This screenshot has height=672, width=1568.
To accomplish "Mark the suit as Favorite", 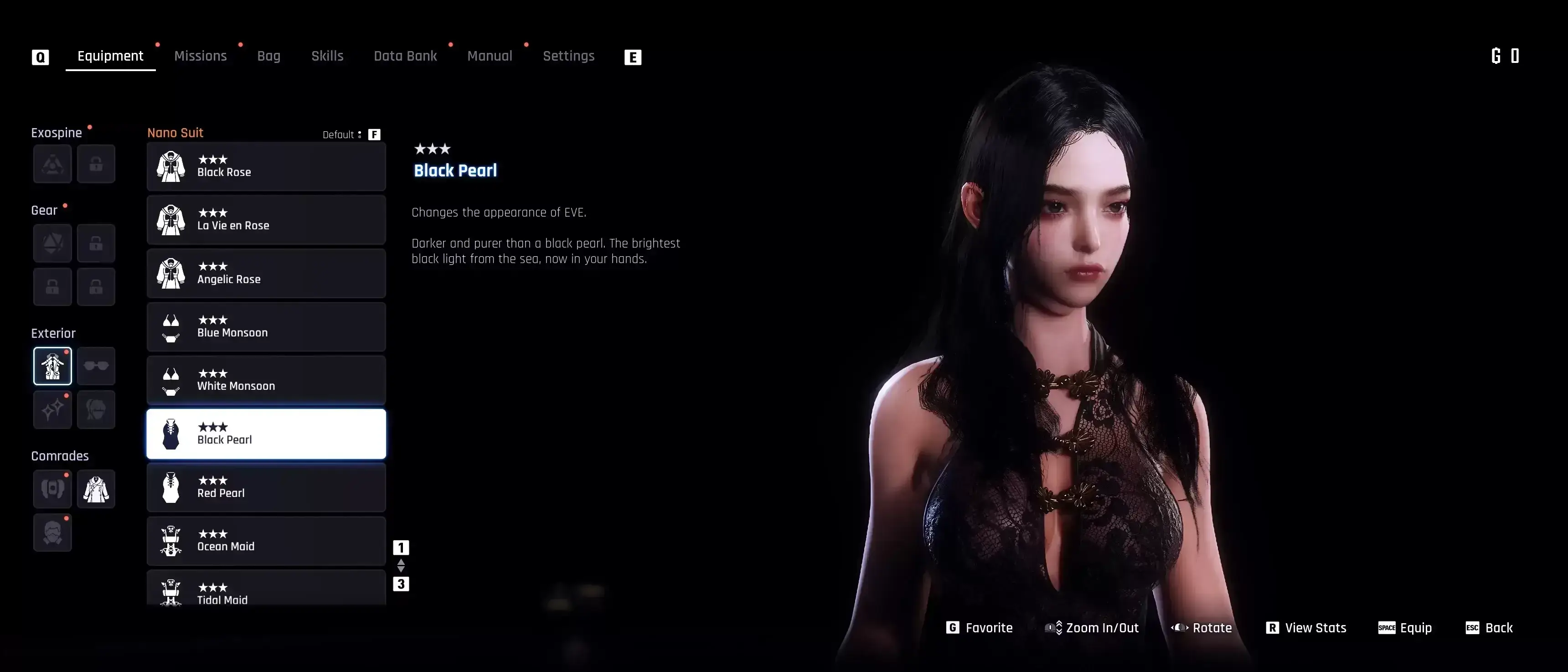I will click(980, 628).
